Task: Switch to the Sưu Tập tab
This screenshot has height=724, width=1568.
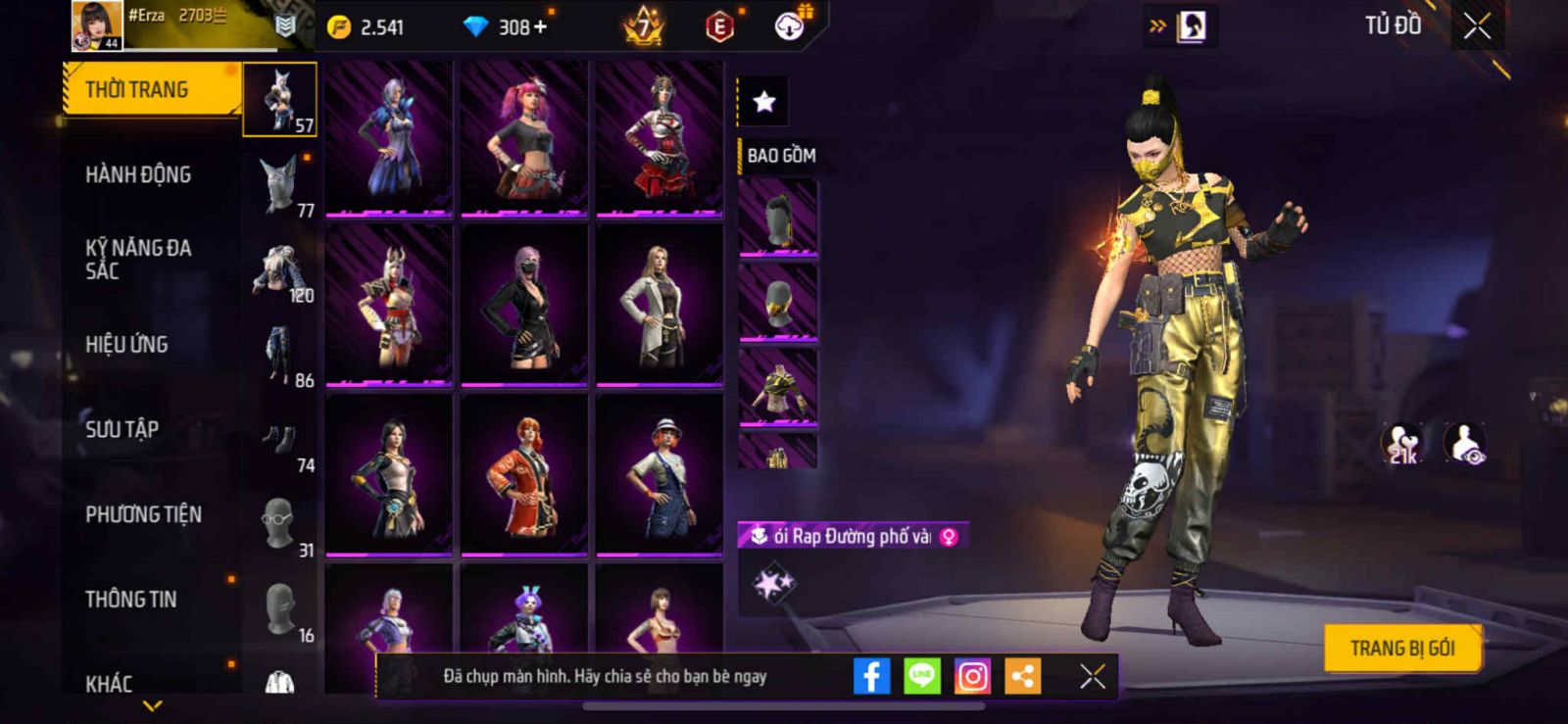Action: (x=122, y=429)
